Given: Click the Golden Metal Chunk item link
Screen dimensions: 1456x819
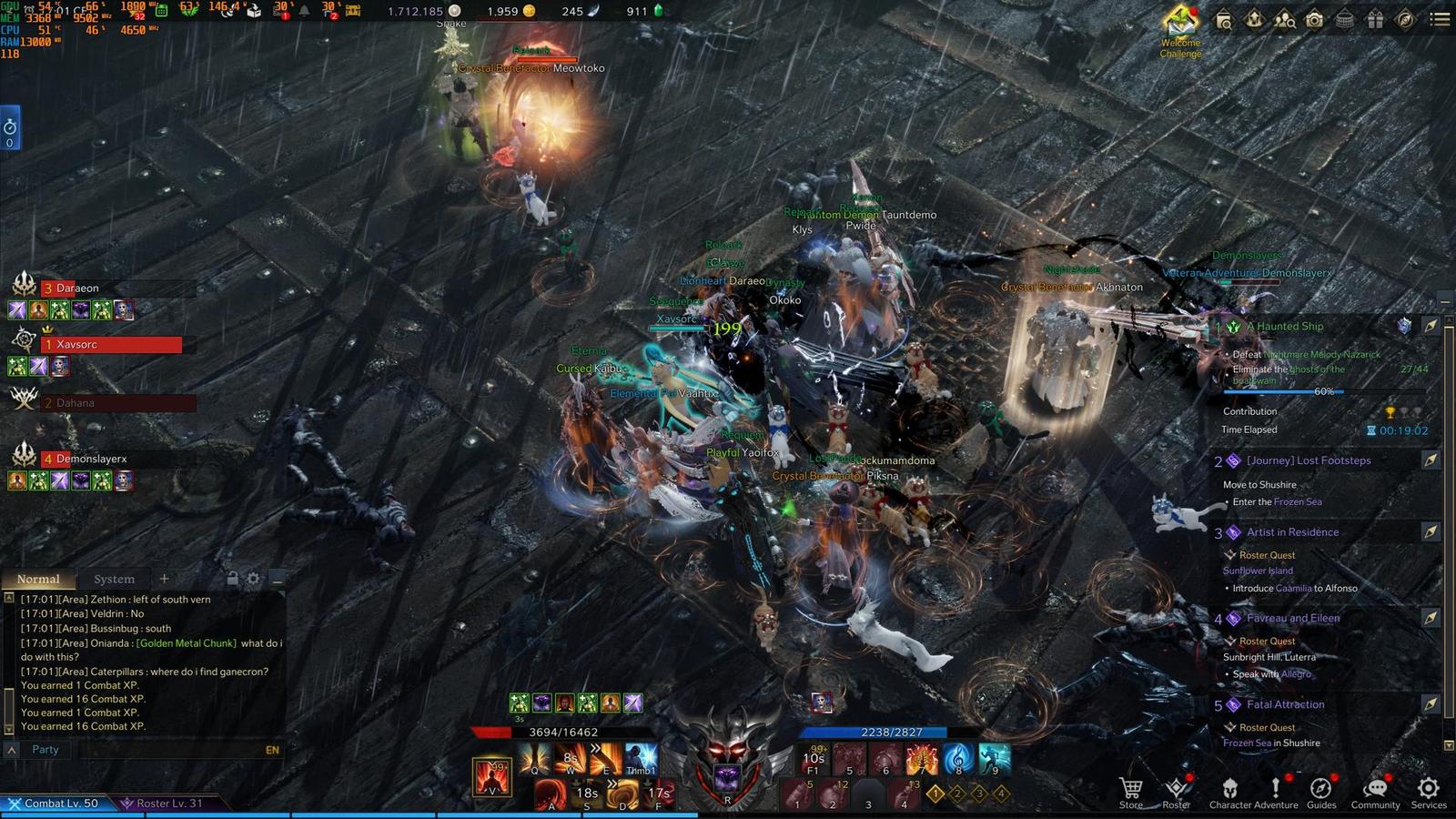Looking at the screenshot, I should (x=187, y=643).
